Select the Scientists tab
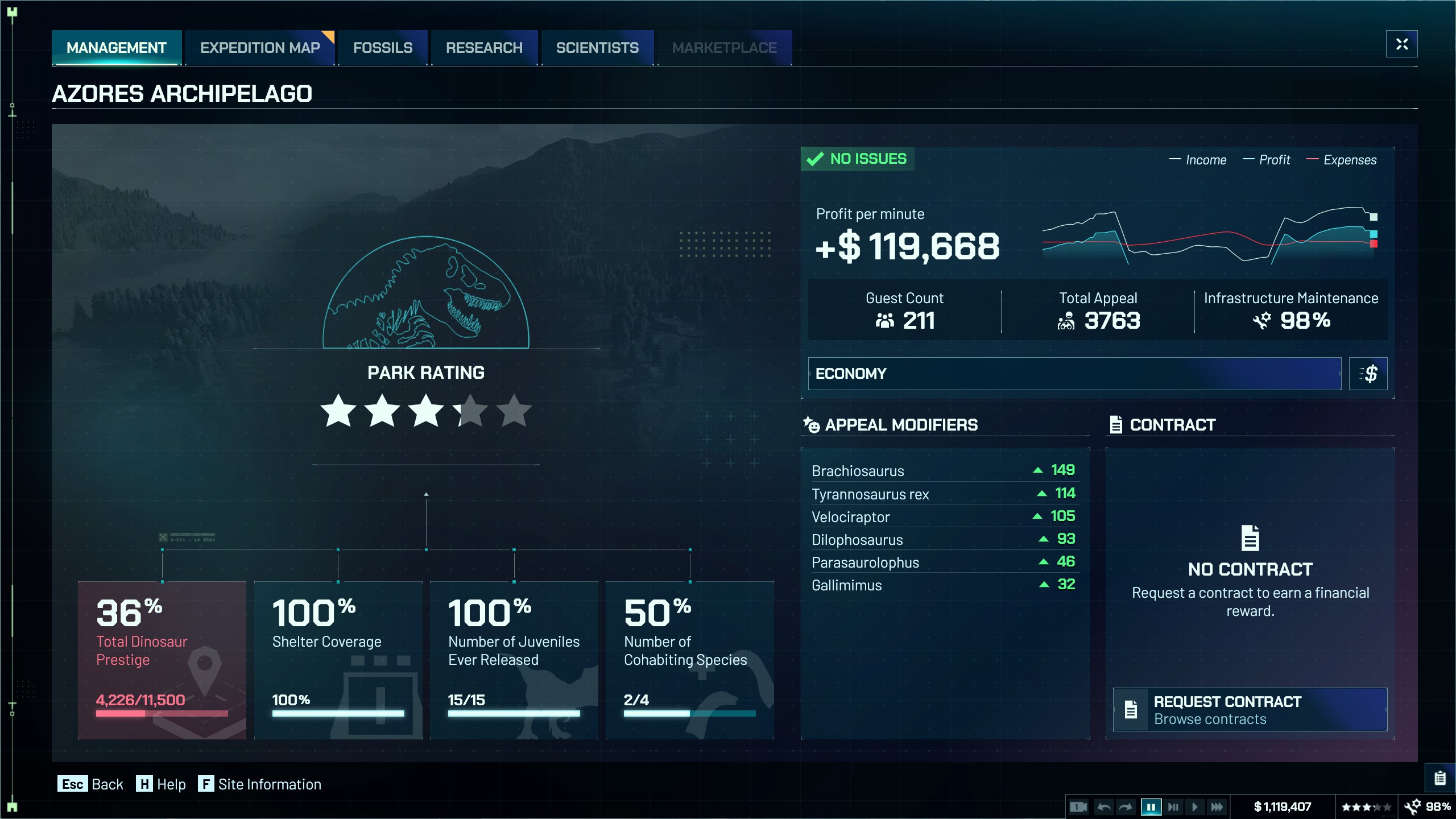The width and height of the screenshot is (1456, 819). click(597, 48)
